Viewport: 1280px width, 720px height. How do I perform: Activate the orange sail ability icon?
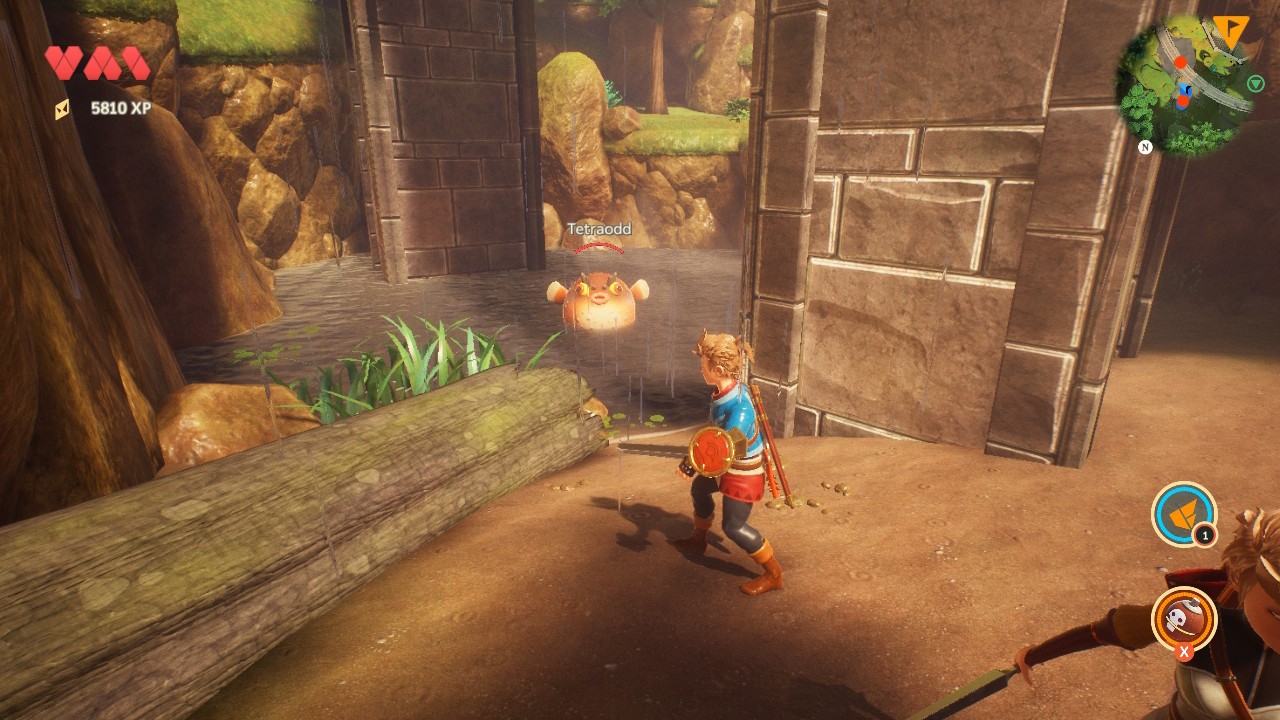tap(1184, 514)
